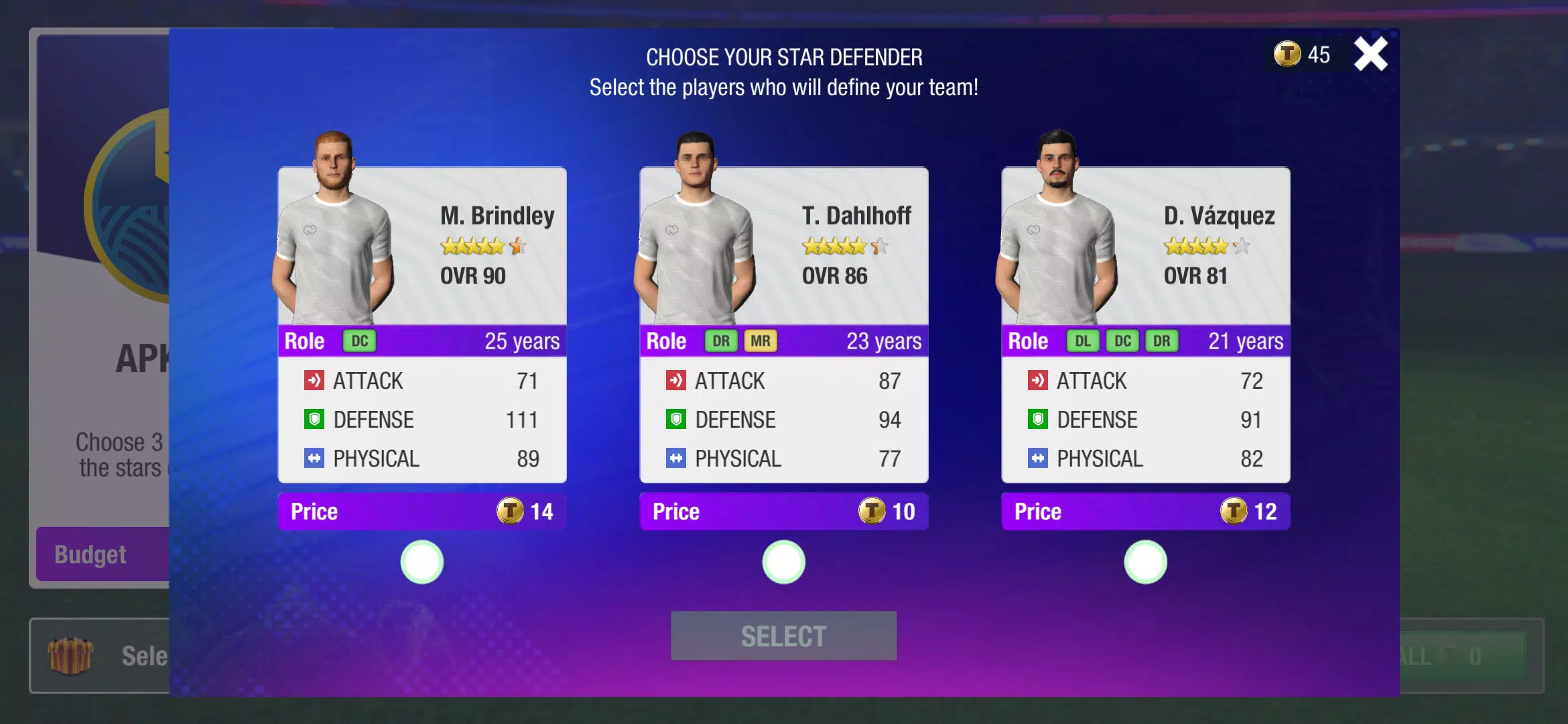
Task: Click the MR role badge on Dahlhoff's card
Action: tap(761, 341)
